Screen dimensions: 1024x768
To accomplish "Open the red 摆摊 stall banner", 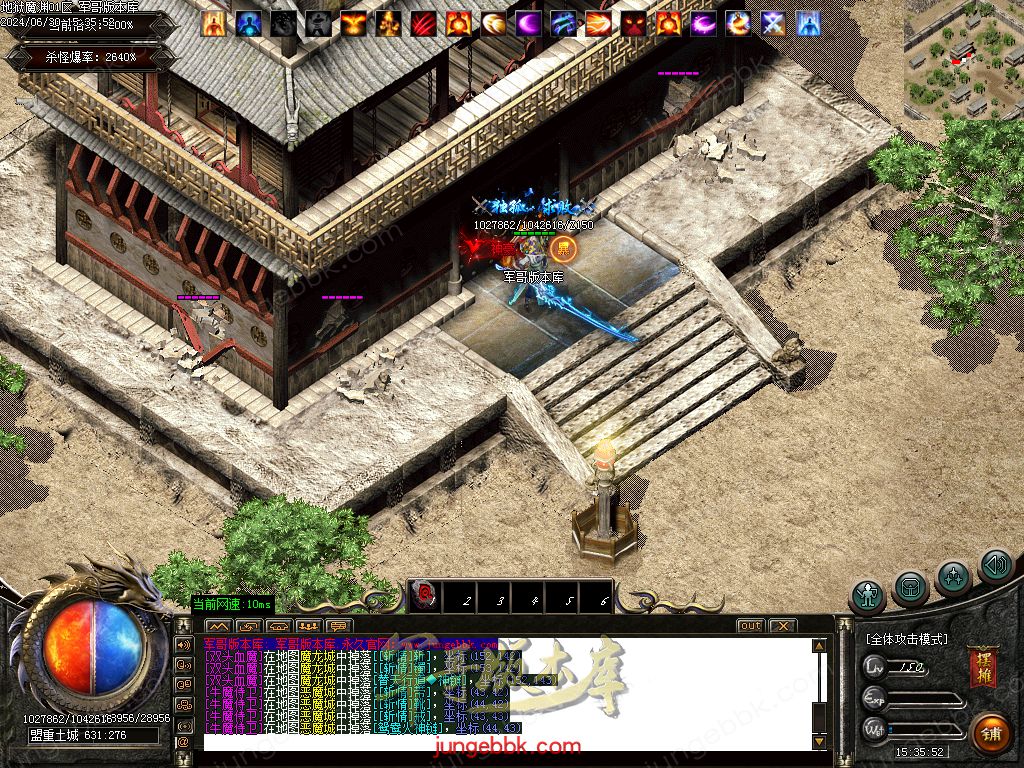I will 982,668.
